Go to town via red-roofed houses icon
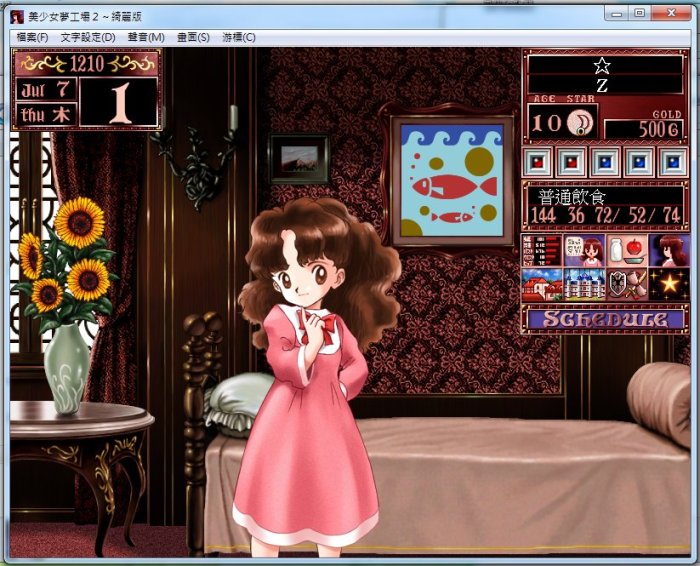This screenshot has width=700, height=566. pyautogui.click(x=542, y=284)
